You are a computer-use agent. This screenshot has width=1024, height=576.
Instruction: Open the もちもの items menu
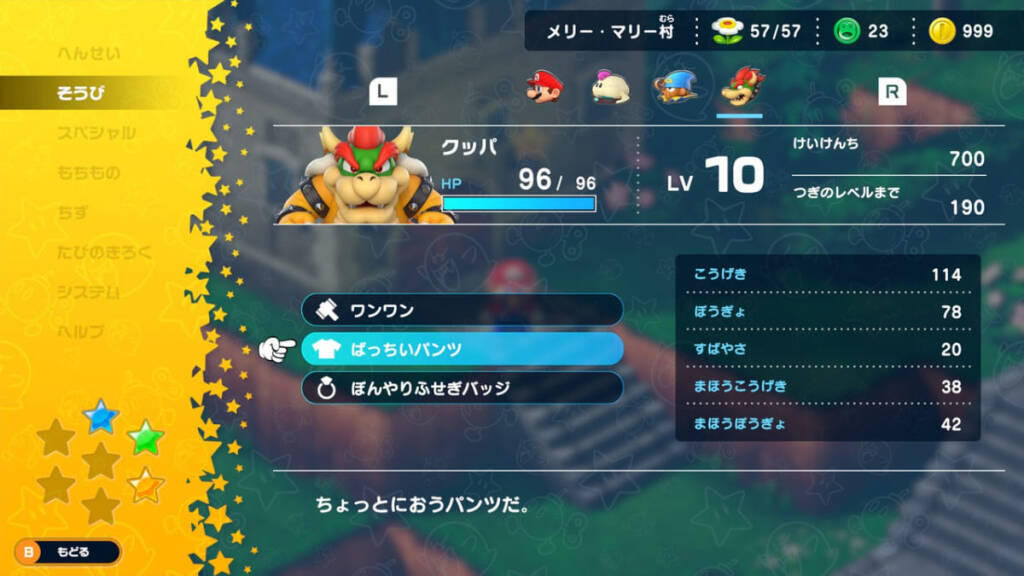(x=88, y=173)
